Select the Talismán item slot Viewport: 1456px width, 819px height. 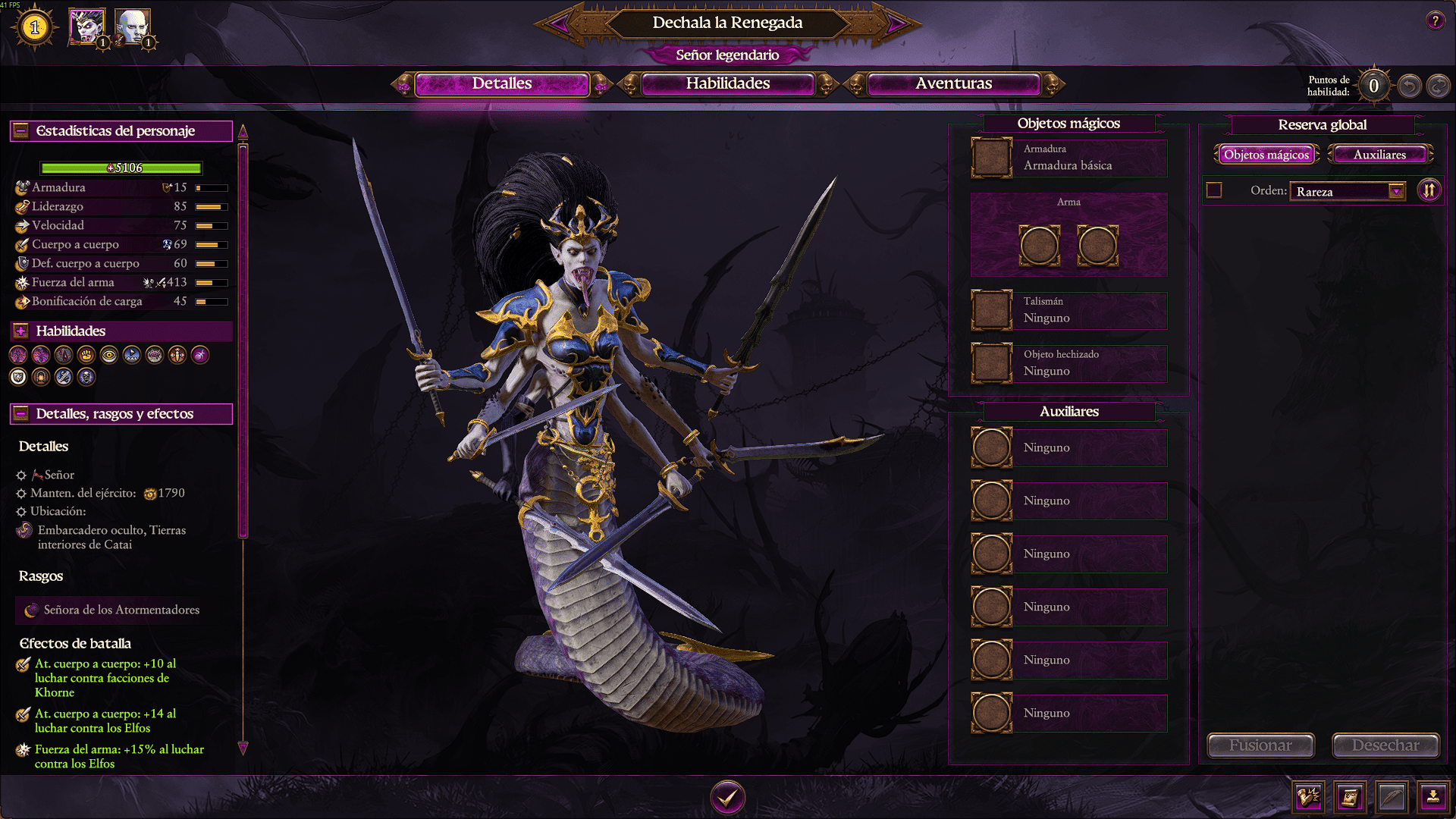tap(992, 310)
